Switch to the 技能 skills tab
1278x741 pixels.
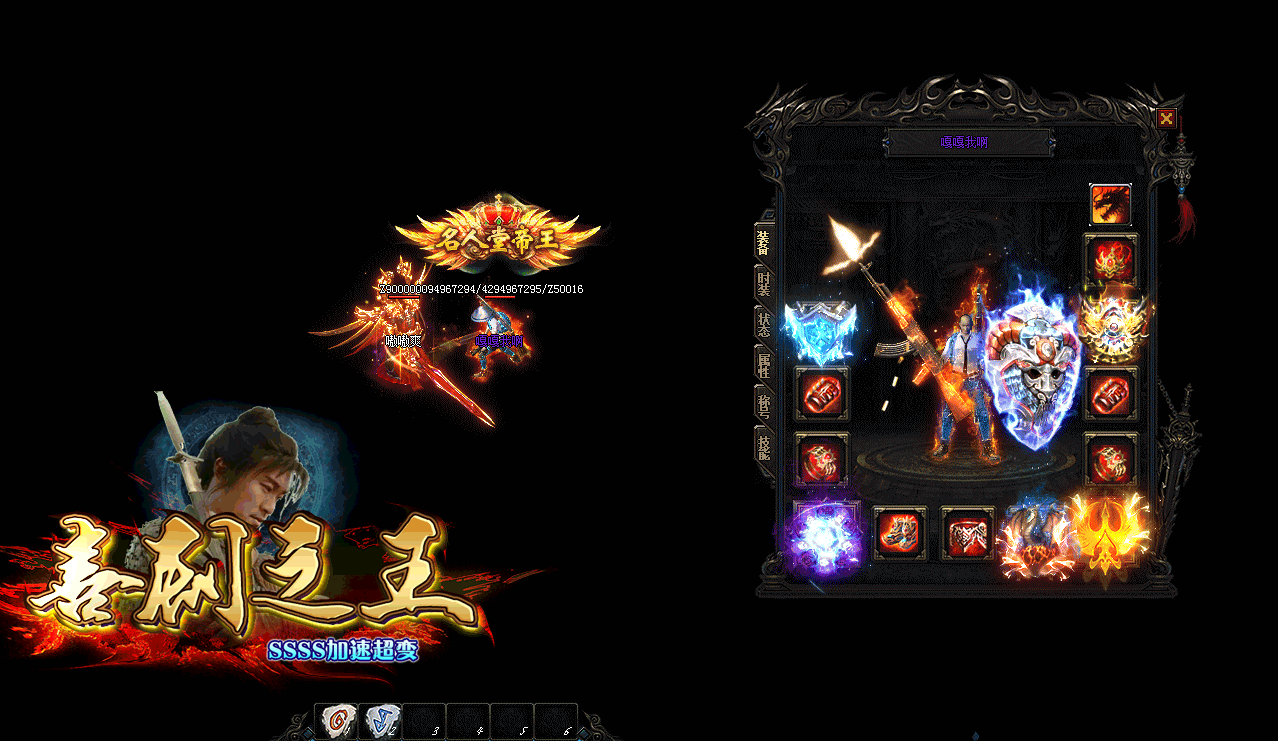pos(763,446)
